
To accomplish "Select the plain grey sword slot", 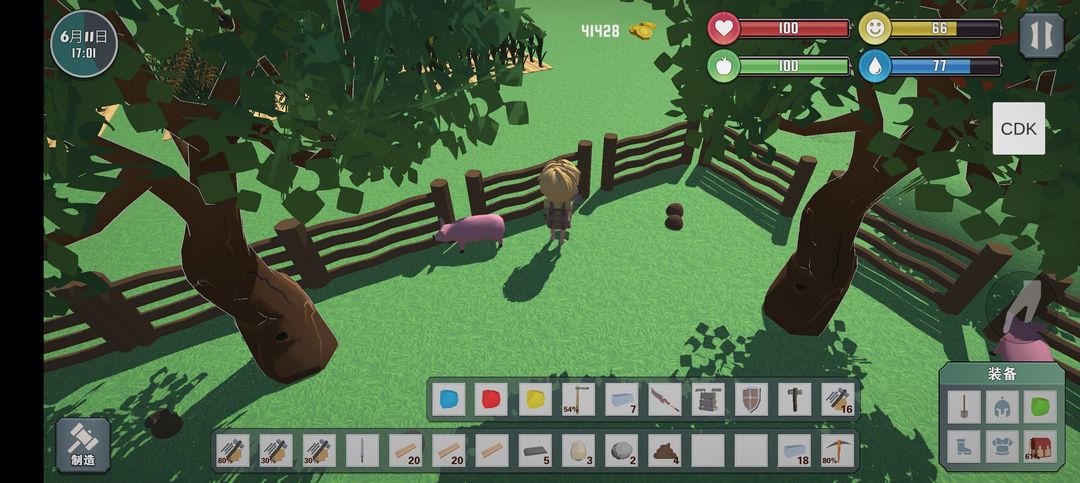I will click(362, 451).
